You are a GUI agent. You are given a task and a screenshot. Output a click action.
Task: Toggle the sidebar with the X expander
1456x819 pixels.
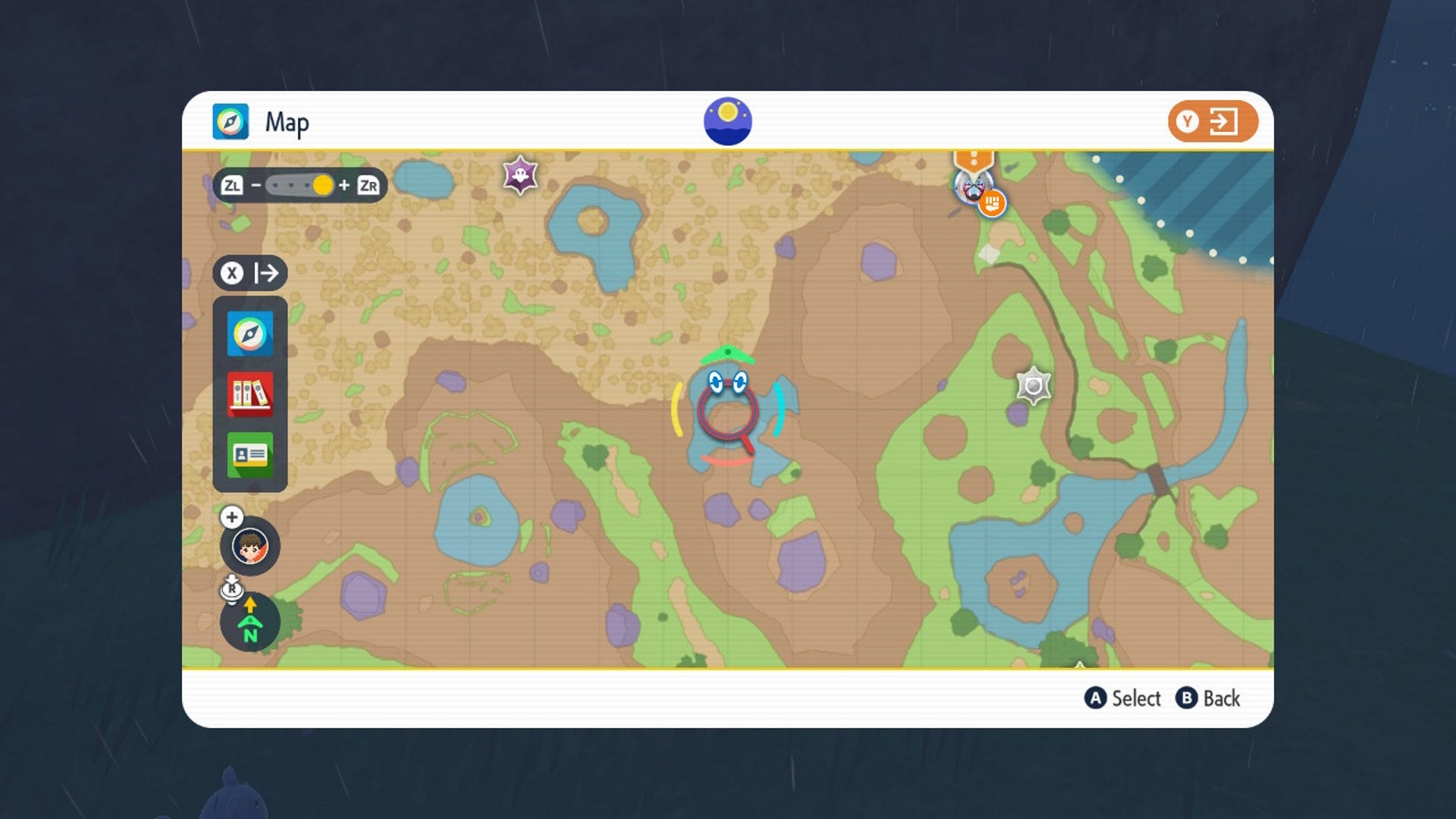[x=250, y=272]
